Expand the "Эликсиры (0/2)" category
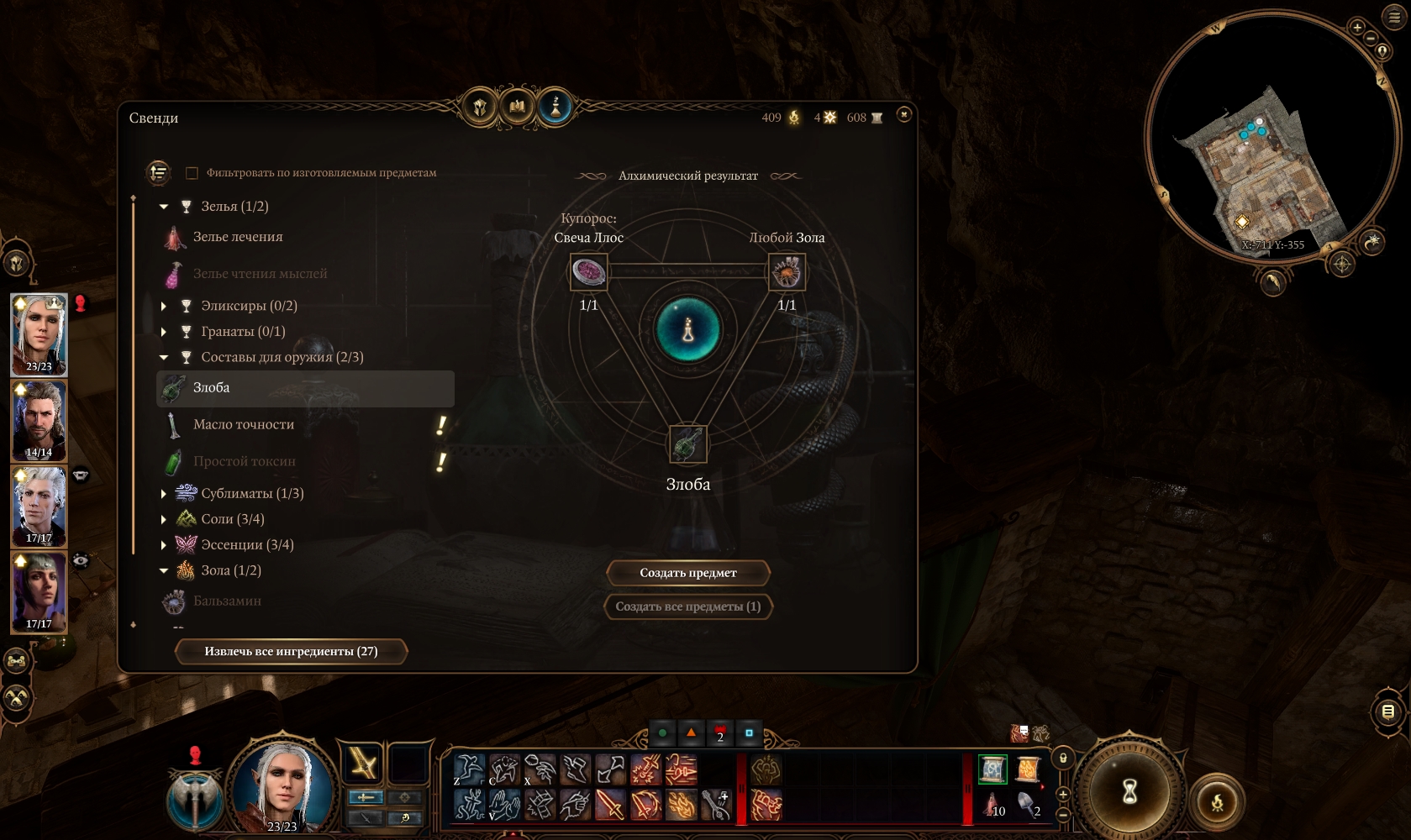Image resolution: width=1411 pixels, height=840 pixels. (x=164, y=306)
